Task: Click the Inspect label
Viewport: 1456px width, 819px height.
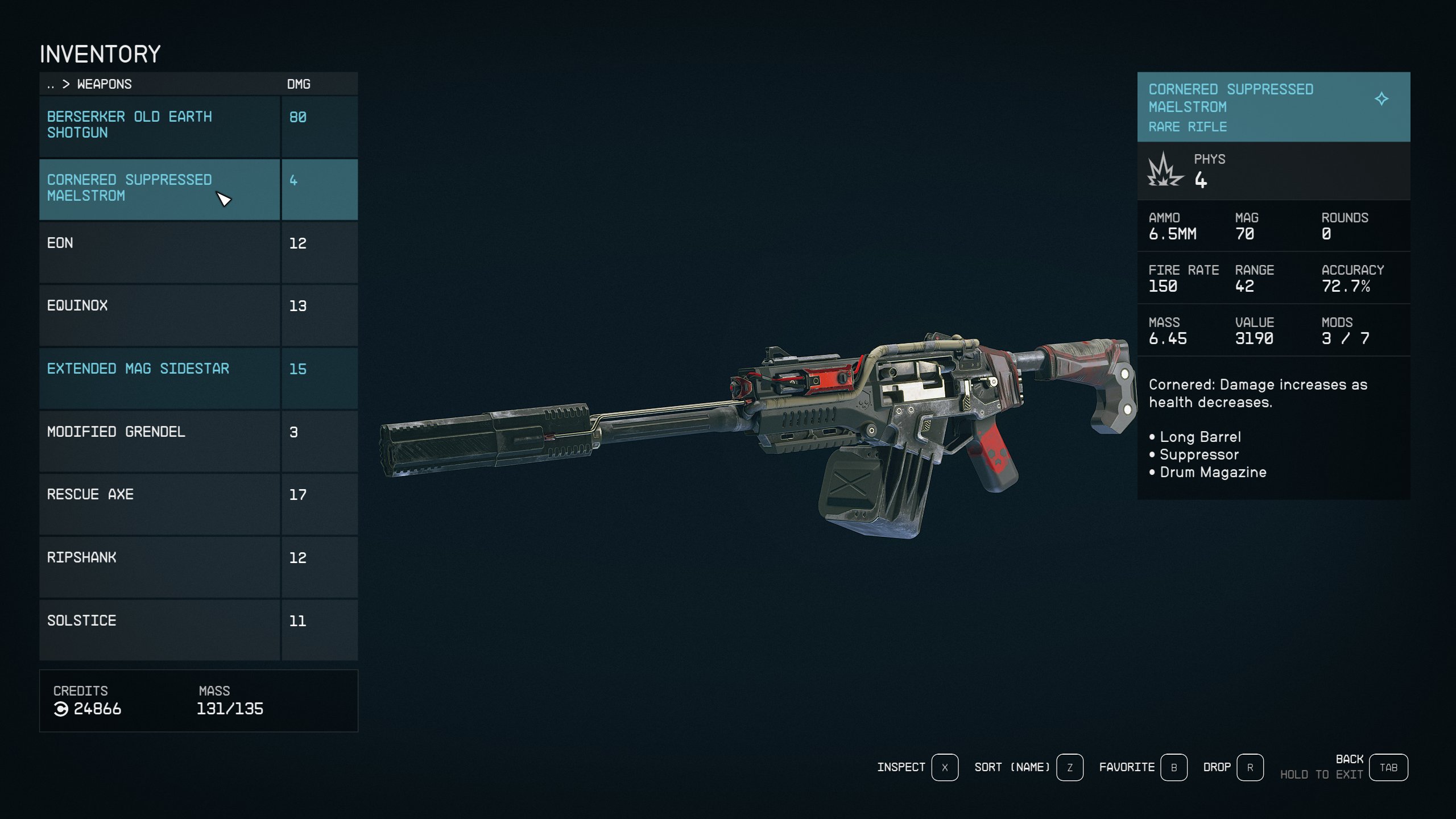Action: click(902, 767)
